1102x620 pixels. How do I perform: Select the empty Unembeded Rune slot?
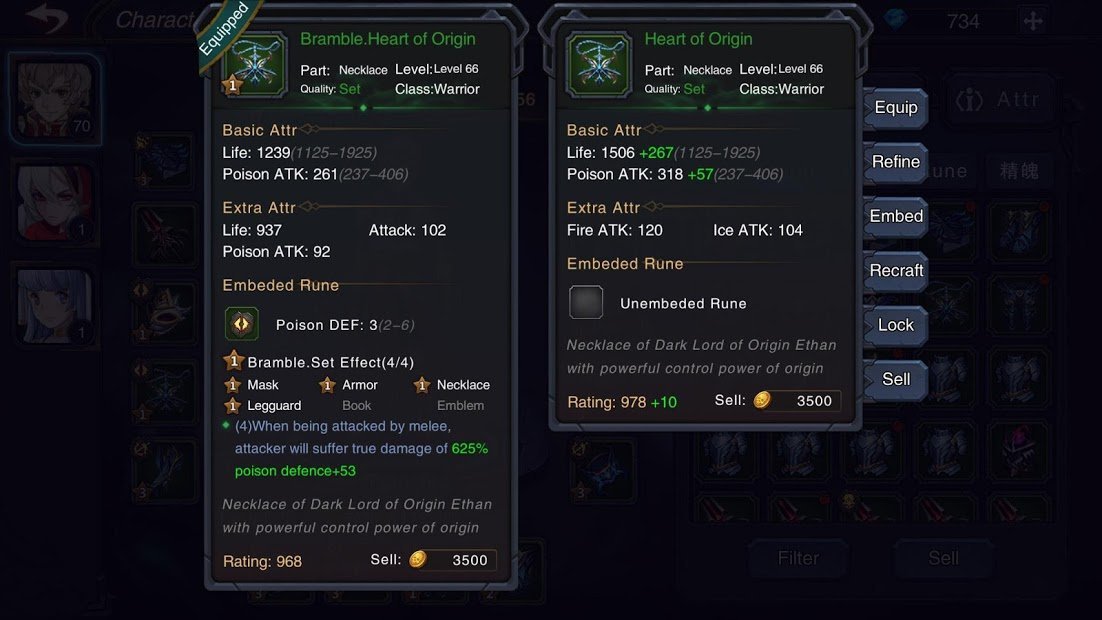(x=586, y=303)
